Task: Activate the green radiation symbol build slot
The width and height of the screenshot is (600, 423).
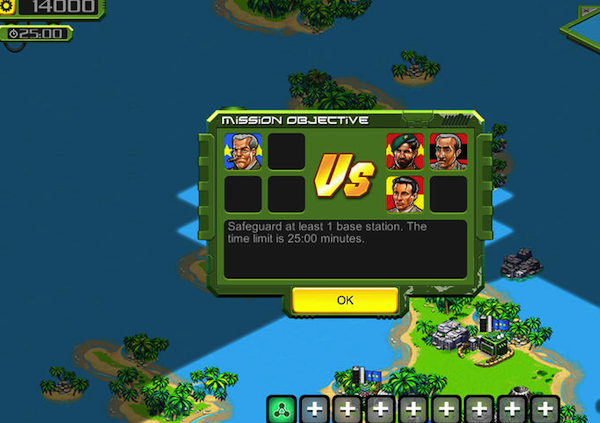Action: click(x=281, y=408)
